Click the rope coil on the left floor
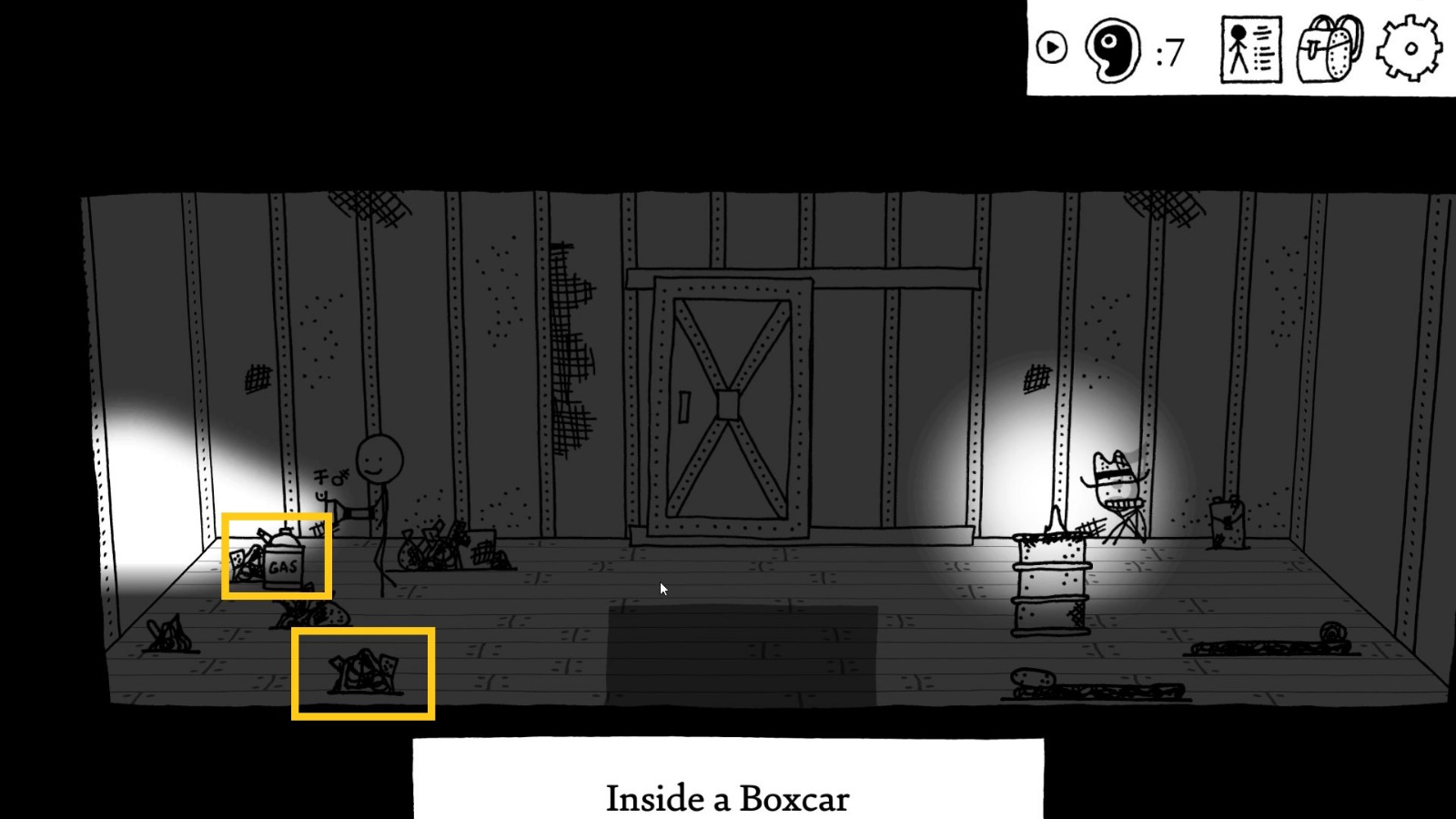 click(x=168, y=637)
